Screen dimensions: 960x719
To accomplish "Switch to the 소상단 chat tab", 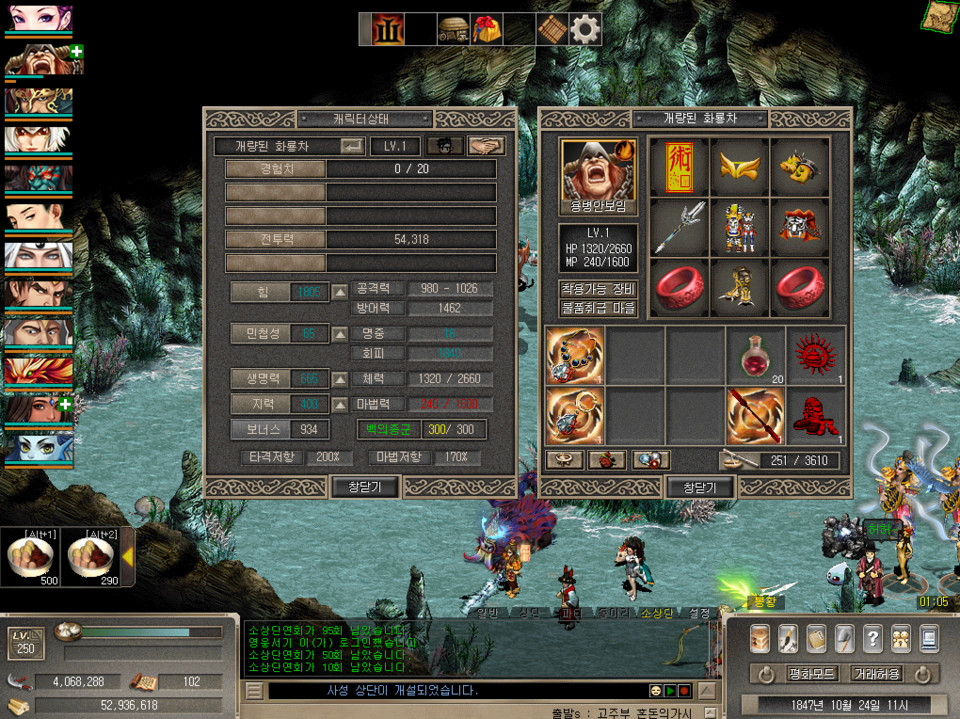I will tap(658, 612).
